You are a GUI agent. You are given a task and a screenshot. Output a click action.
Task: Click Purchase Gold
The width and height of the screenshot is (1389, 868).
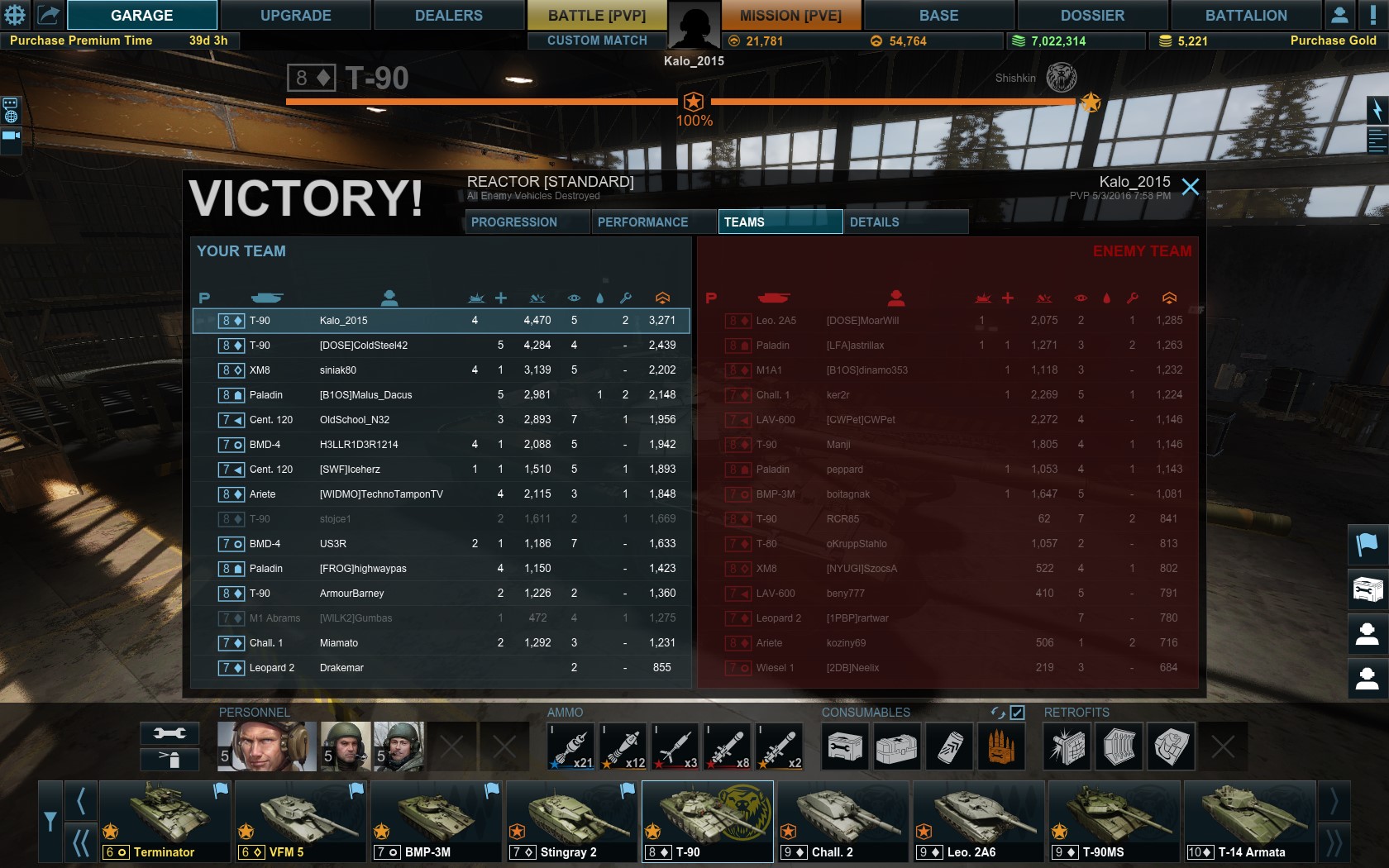point(1333,41)
